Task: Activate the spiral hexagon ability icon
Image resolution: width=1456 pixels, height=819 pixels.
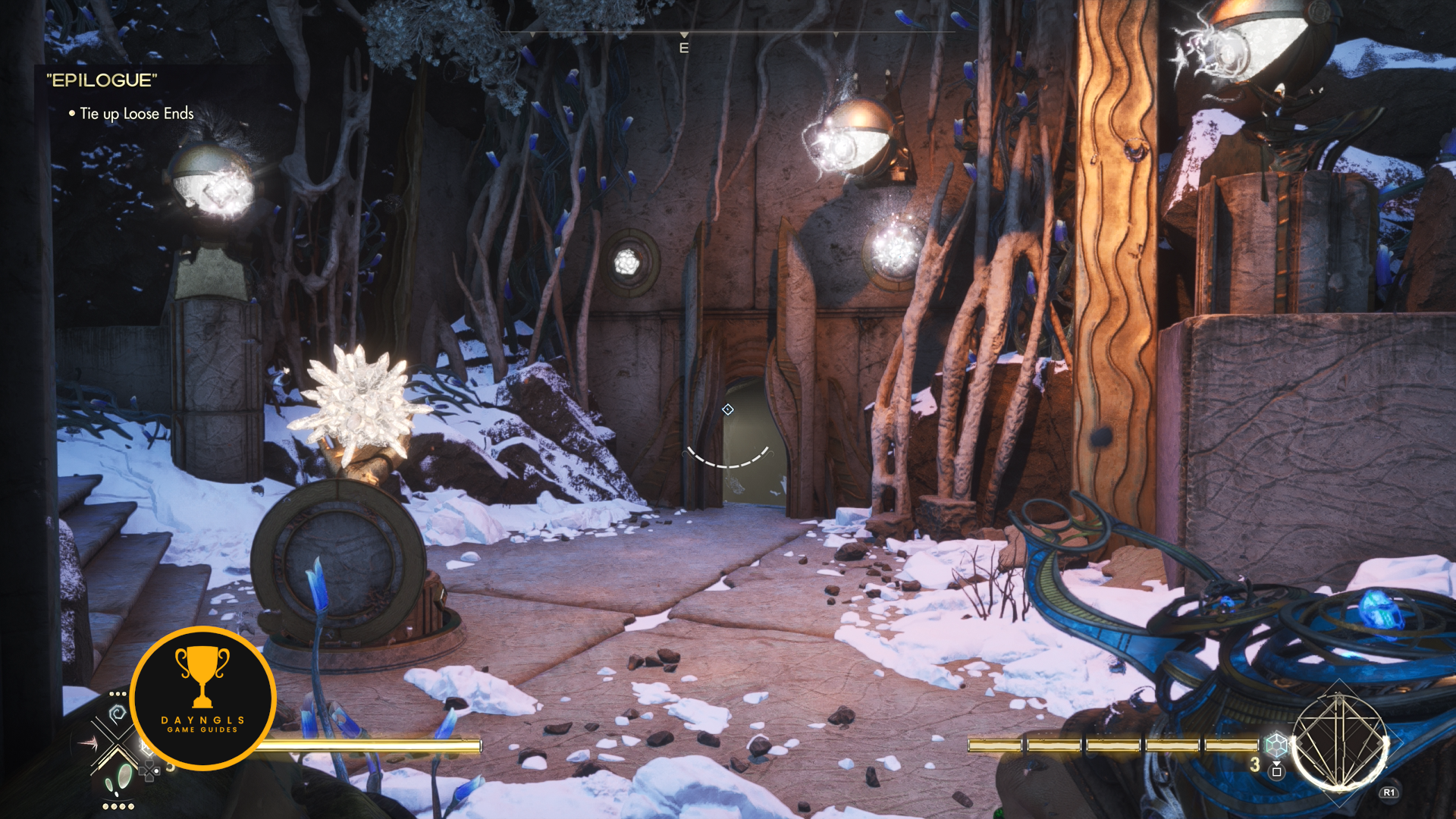Action: 118,714
